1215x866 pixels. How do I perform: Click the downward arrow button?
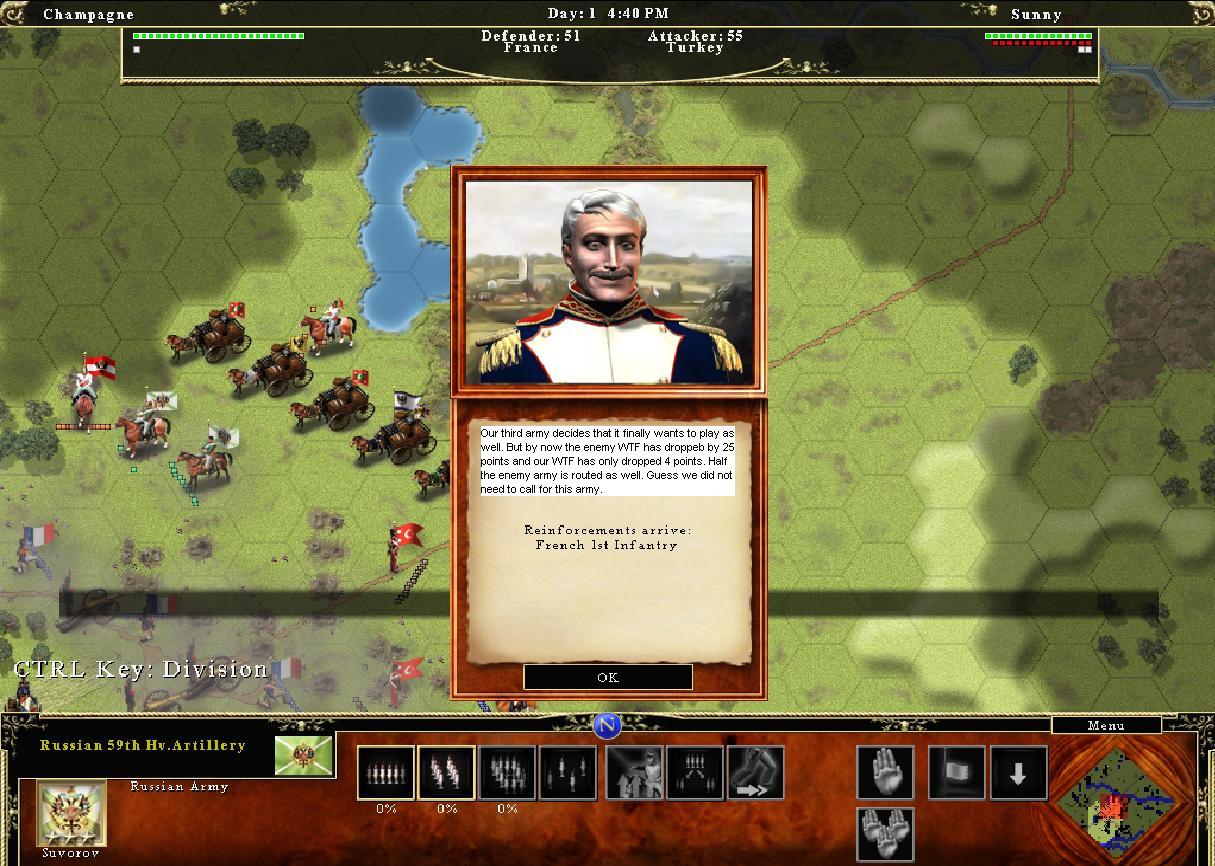point(1018,773)
